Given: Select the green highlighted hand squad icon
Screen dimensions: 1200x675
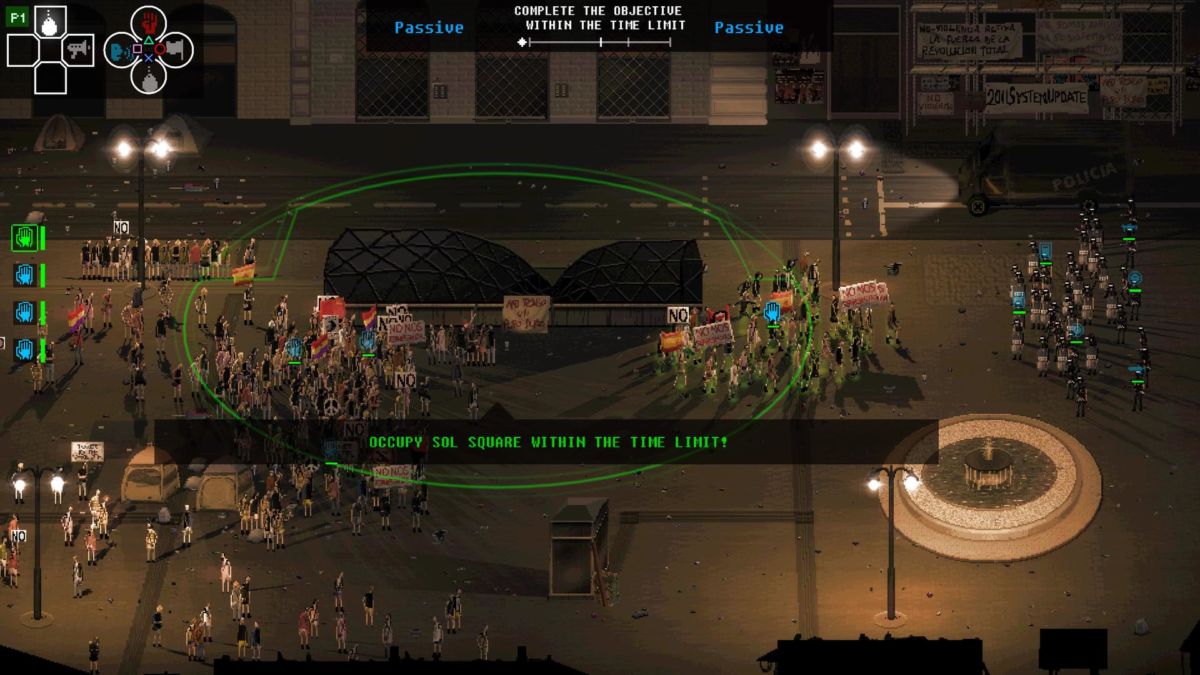Looking at the screenshot, I should point(25,237).
